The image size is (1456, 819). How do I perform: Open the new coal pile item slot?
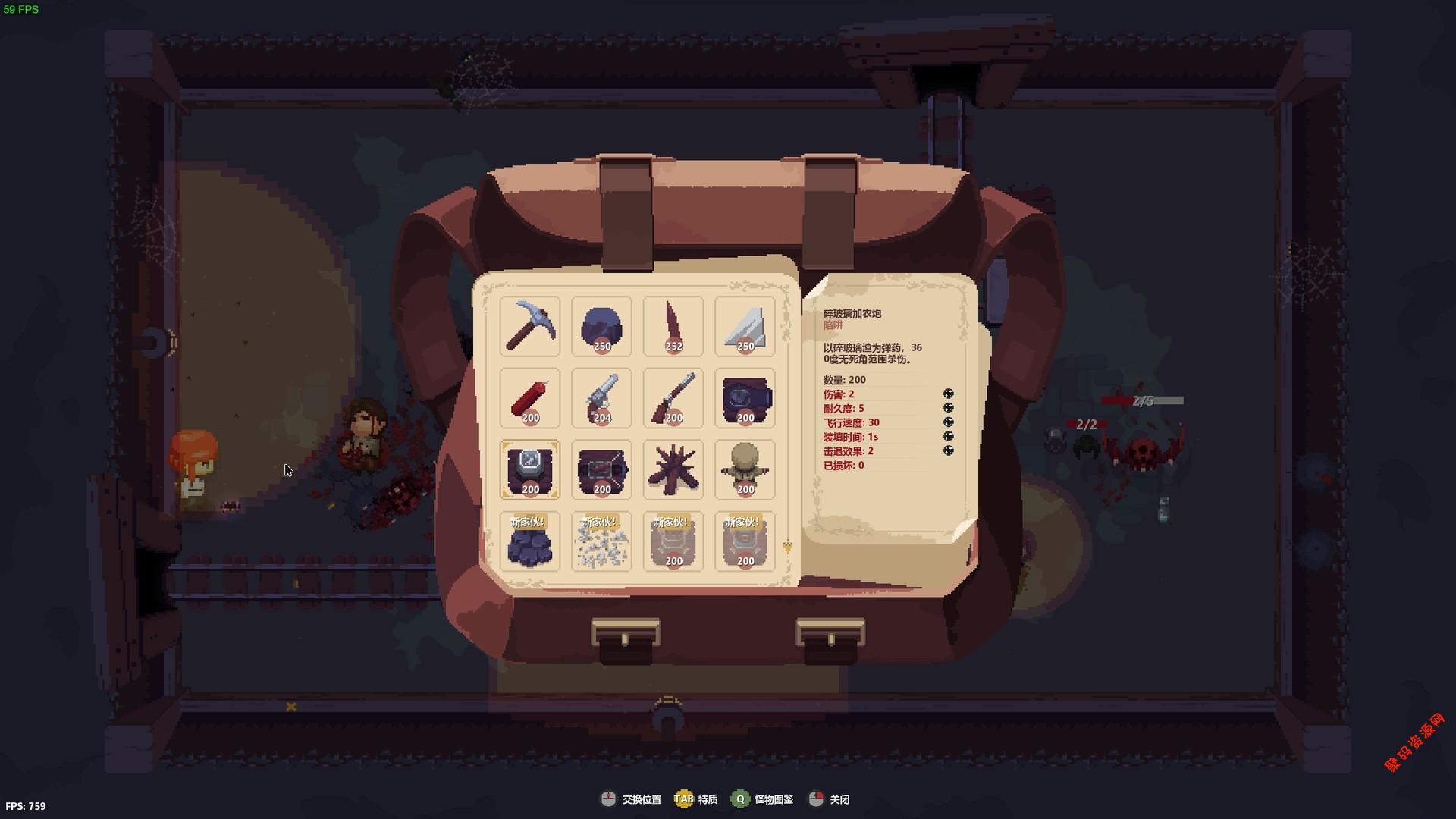click(530, 541)
